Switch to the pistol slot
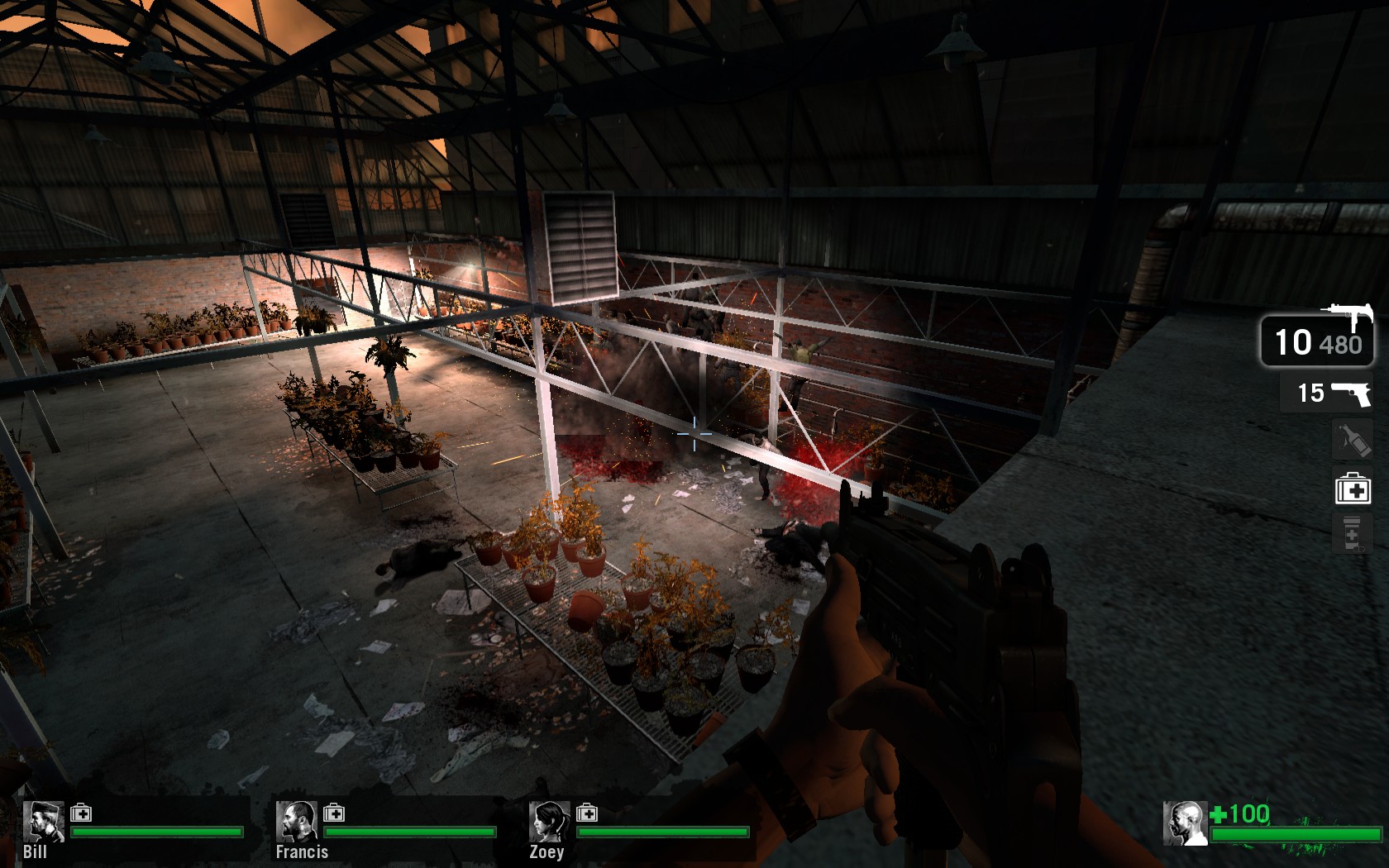The image size is (1389, 868). 1326,393
